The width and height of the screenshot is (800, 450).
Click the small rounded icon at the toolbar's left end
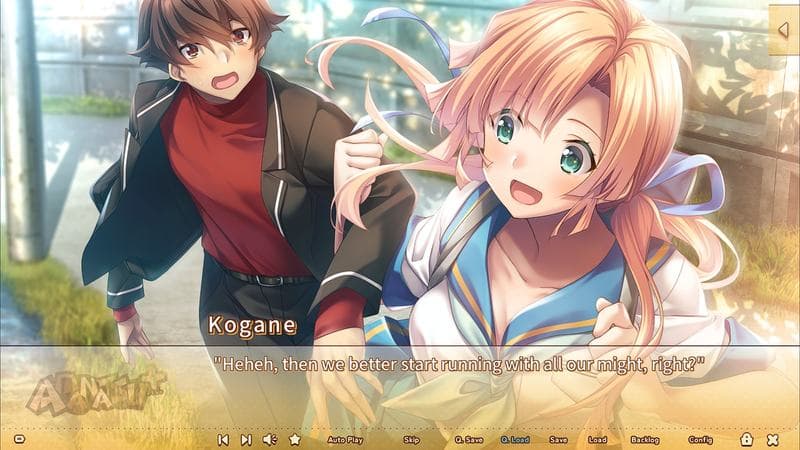click(20, 439)
